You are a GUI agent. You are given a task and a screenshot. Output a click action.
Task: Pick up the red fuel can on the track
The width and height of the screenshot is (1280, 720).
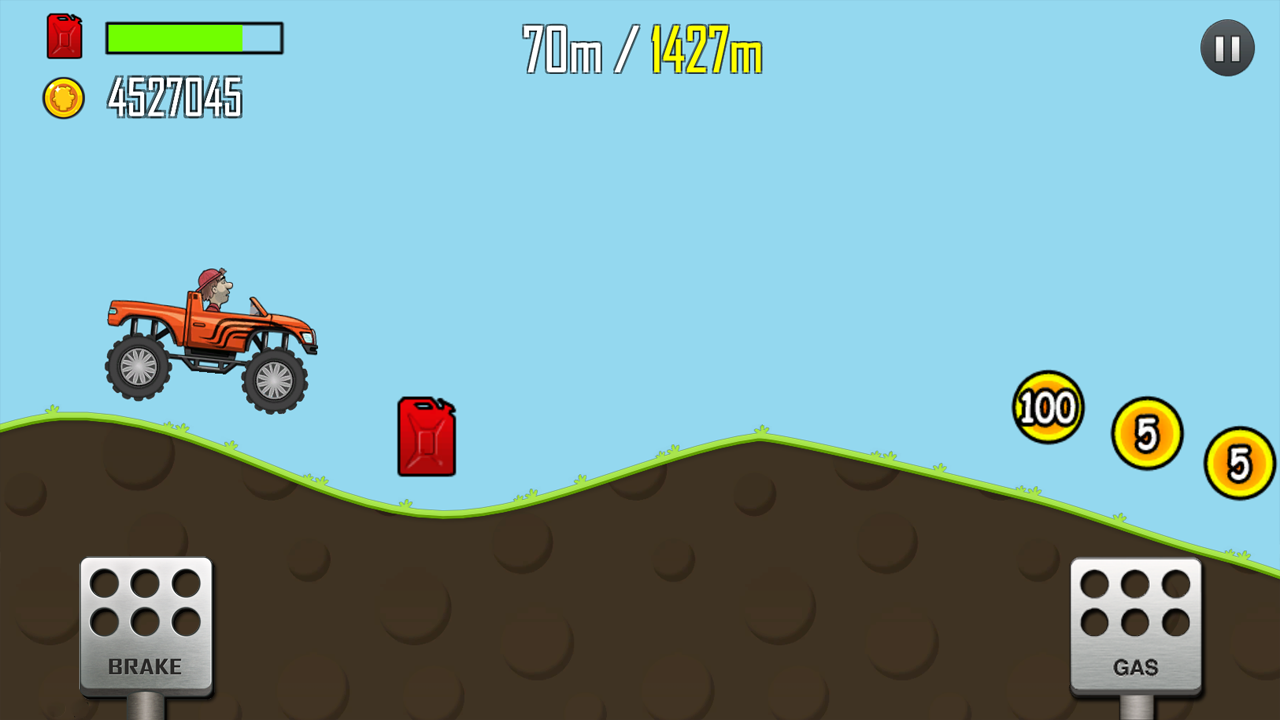coord(427,437)
